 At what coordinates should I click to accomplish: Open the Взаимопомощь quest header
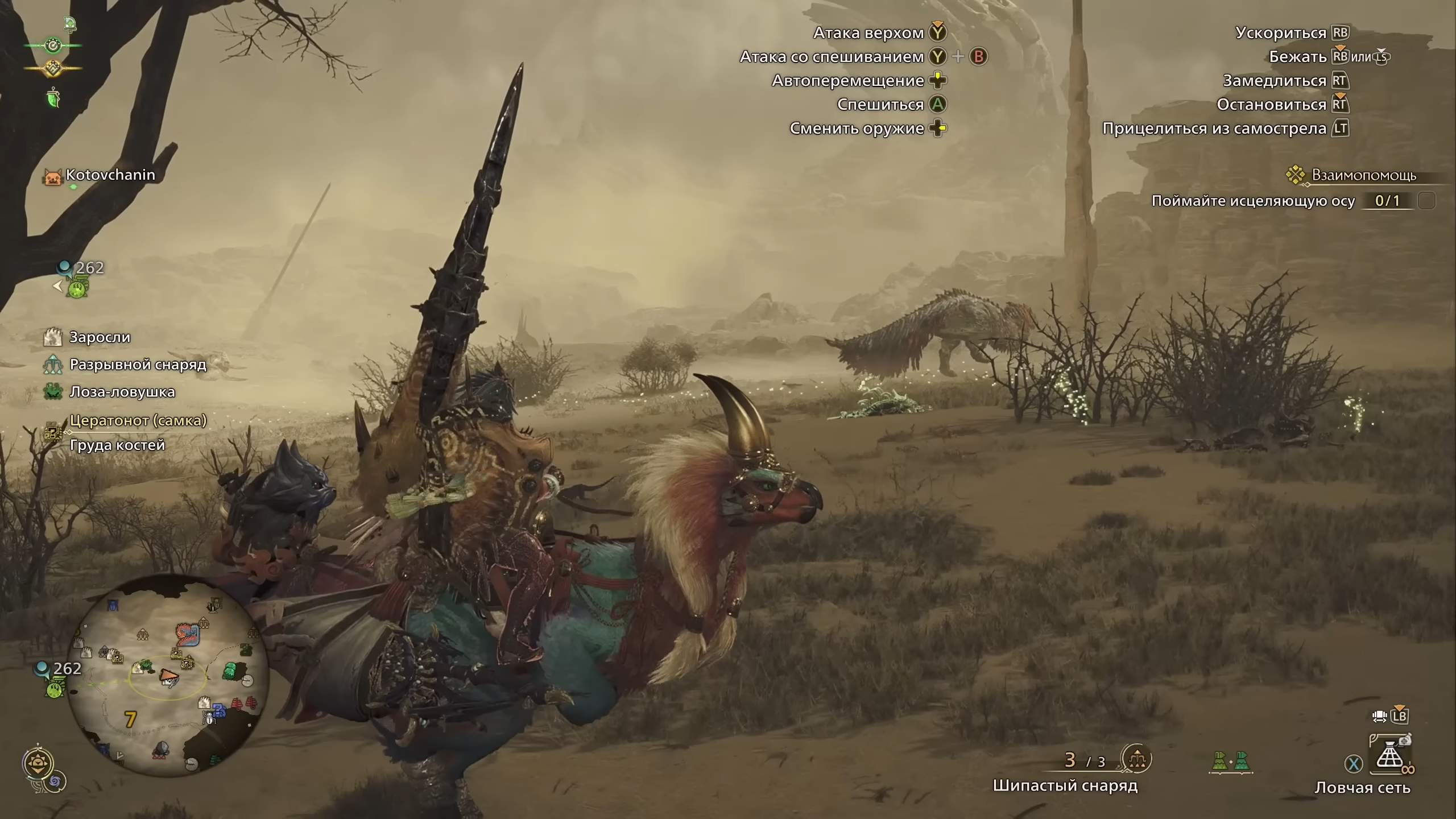(x=1363, y=175)
